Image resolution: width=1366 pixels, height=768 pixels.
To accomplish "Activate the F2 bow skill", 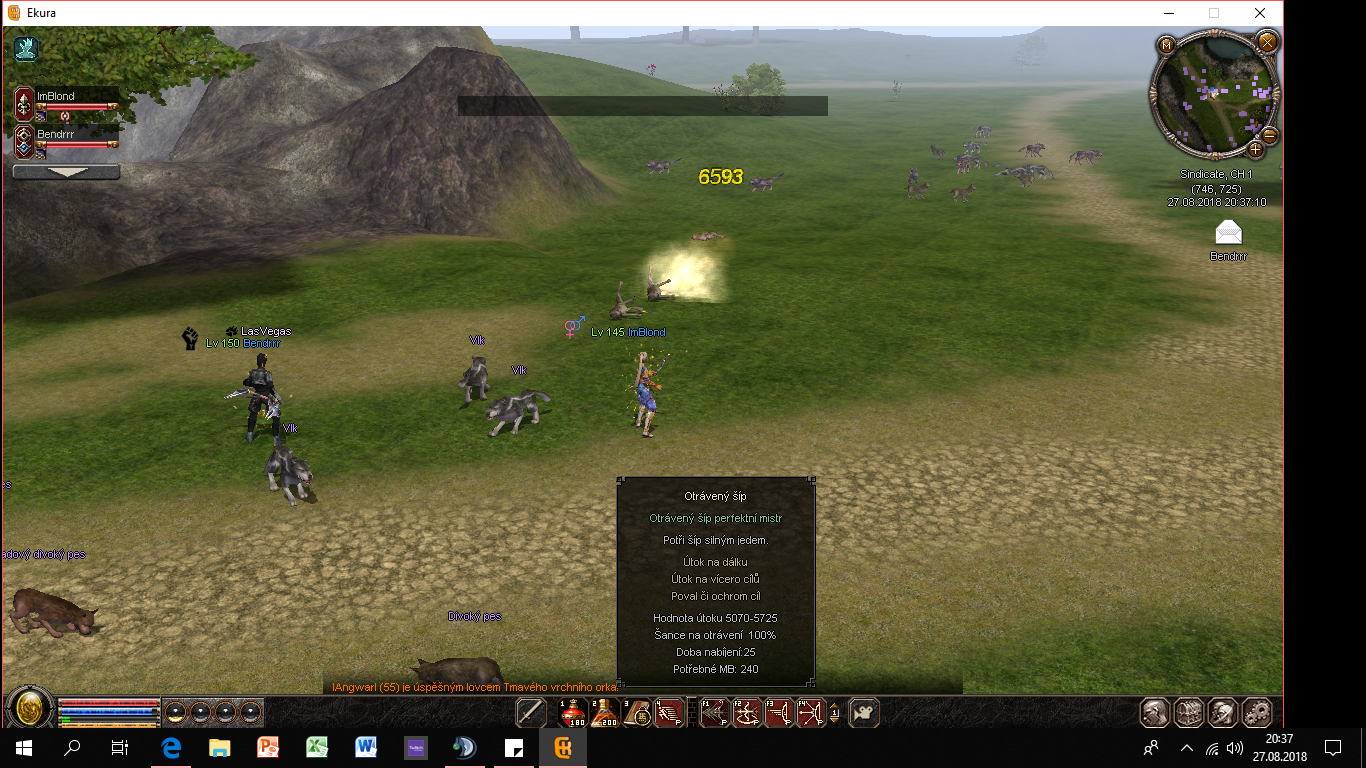I will point(746,712).
